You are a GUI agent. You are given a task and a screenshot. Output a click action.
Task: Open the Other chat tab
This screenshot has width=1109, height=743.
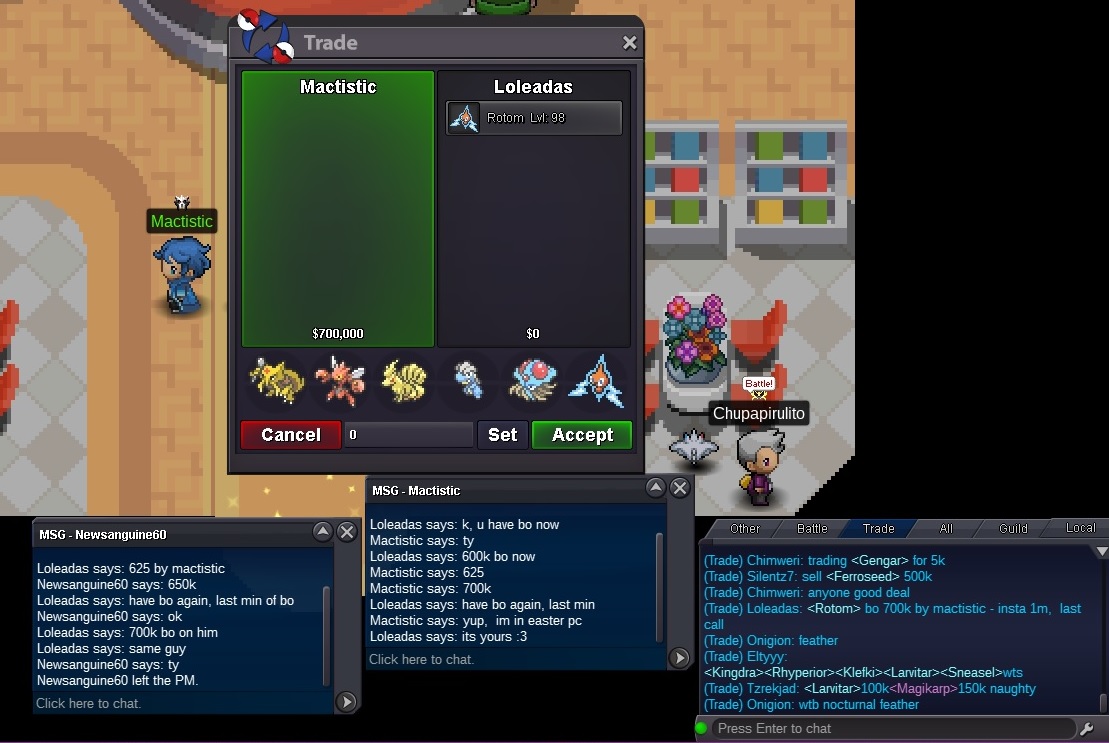(x=745, y=528)
